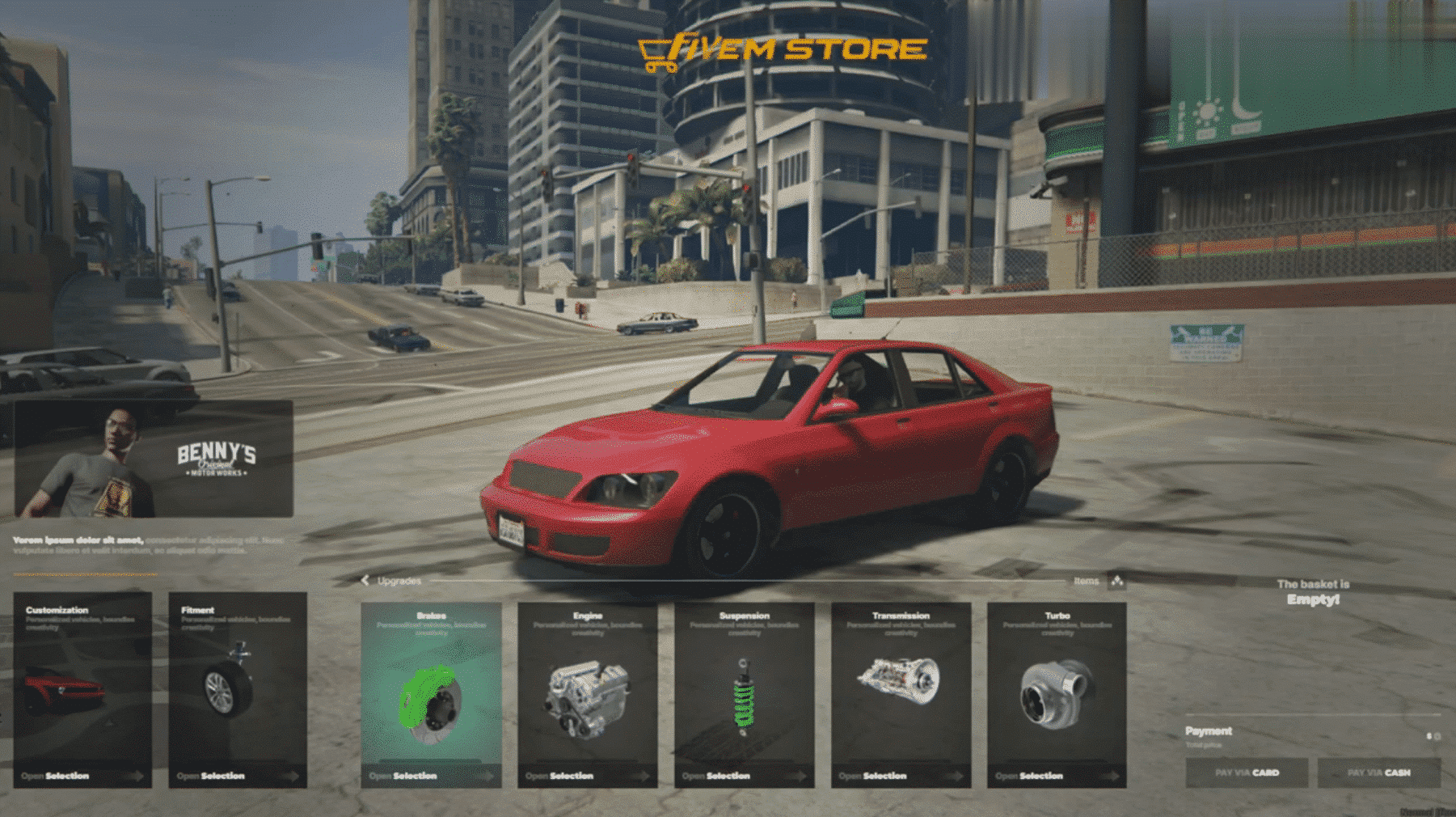Image resolution: width=1456 pixels, height=817 pixels.
Task: Click the Benny's Motor Works banner
Action: point(154,459)
